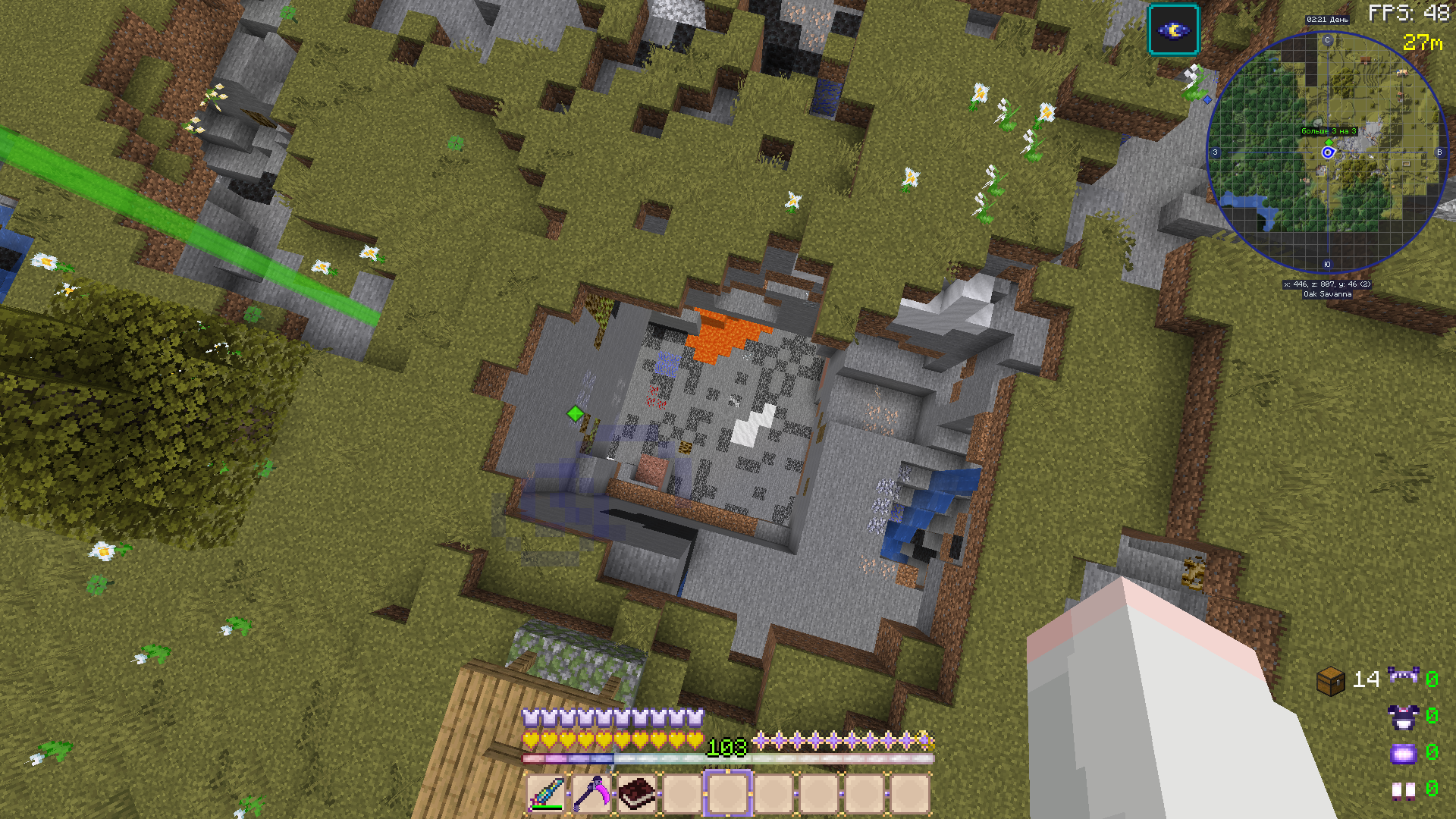Select the dark maid chestplate icon
The height and width of the screenshot is (819, 1456).
click(x=1403, y=717)
